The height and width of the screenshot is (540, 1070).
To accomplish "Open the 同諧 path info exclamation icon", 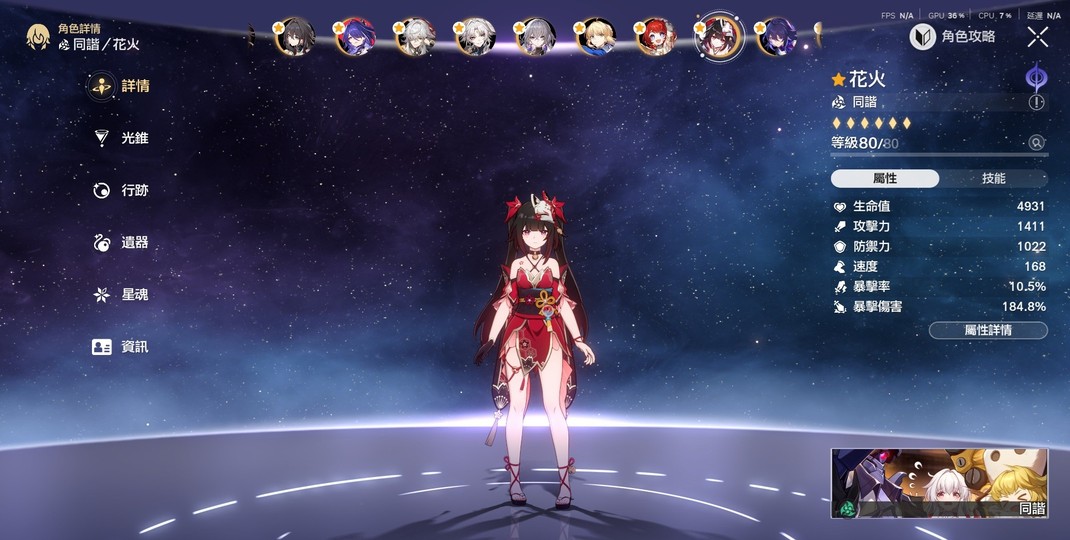I will click(x=1036, y=102).
